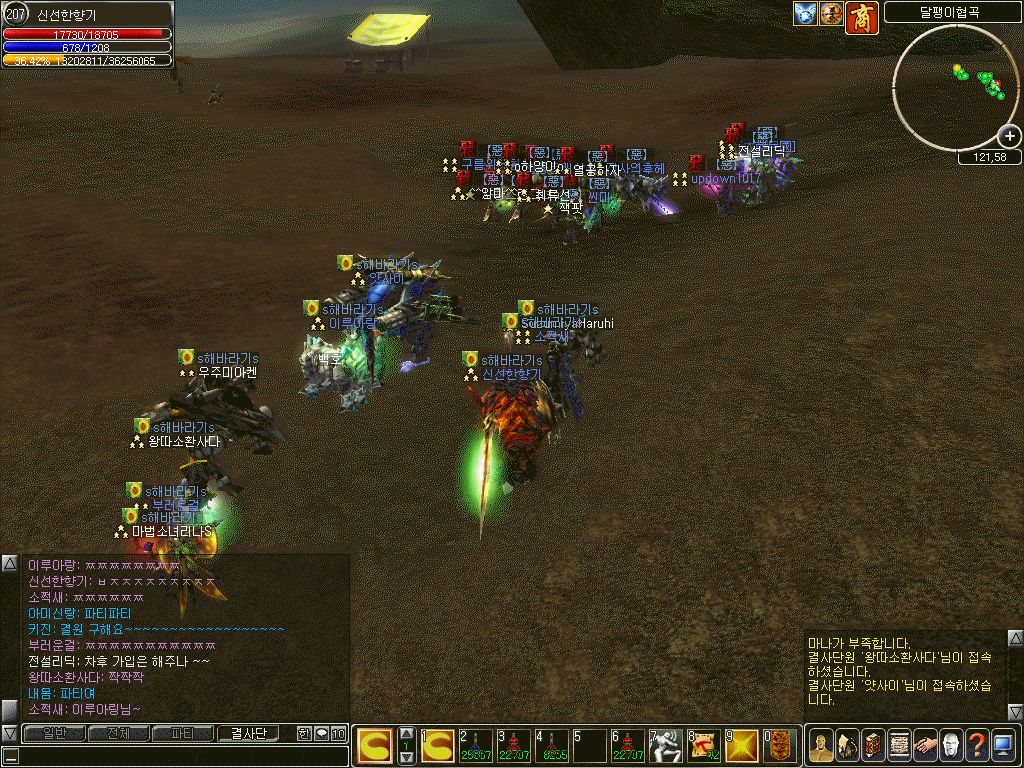1024x768 pixels.
Task: Open the 결사단 guild chat tab
Action: (x=248, y=733)
